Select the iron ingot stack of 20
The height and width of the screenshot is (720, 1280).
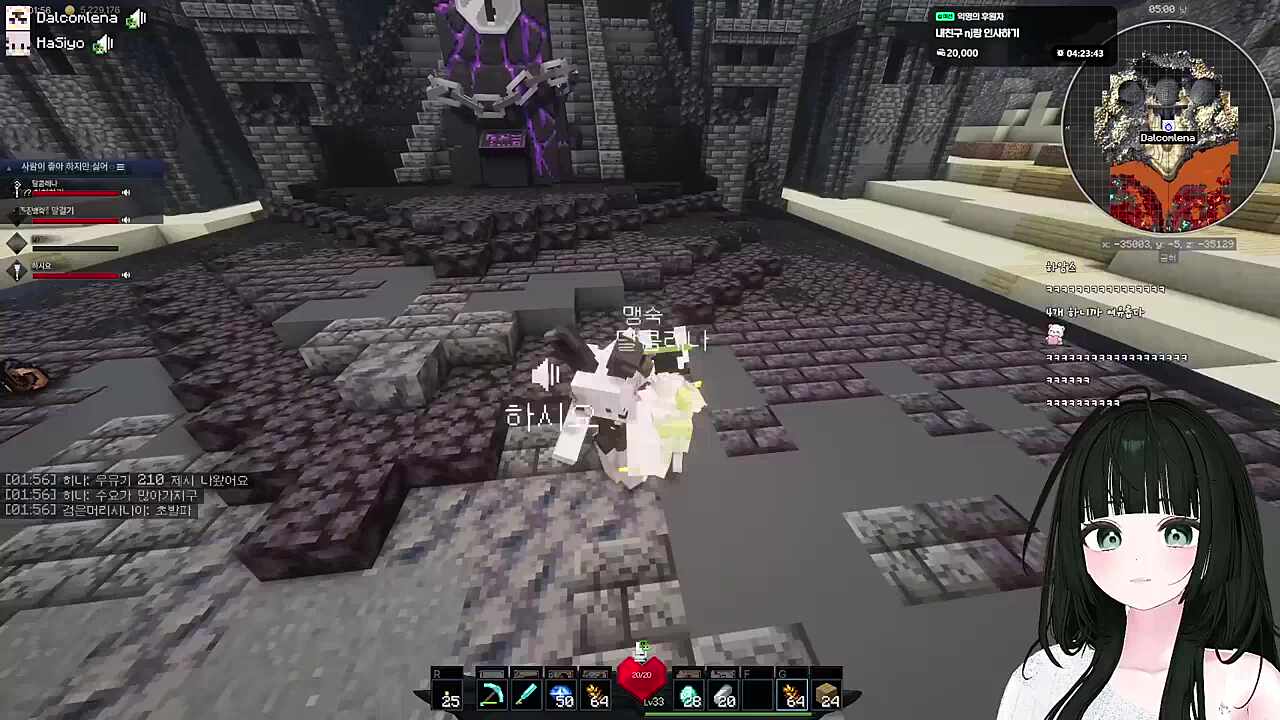coord(725,693)
